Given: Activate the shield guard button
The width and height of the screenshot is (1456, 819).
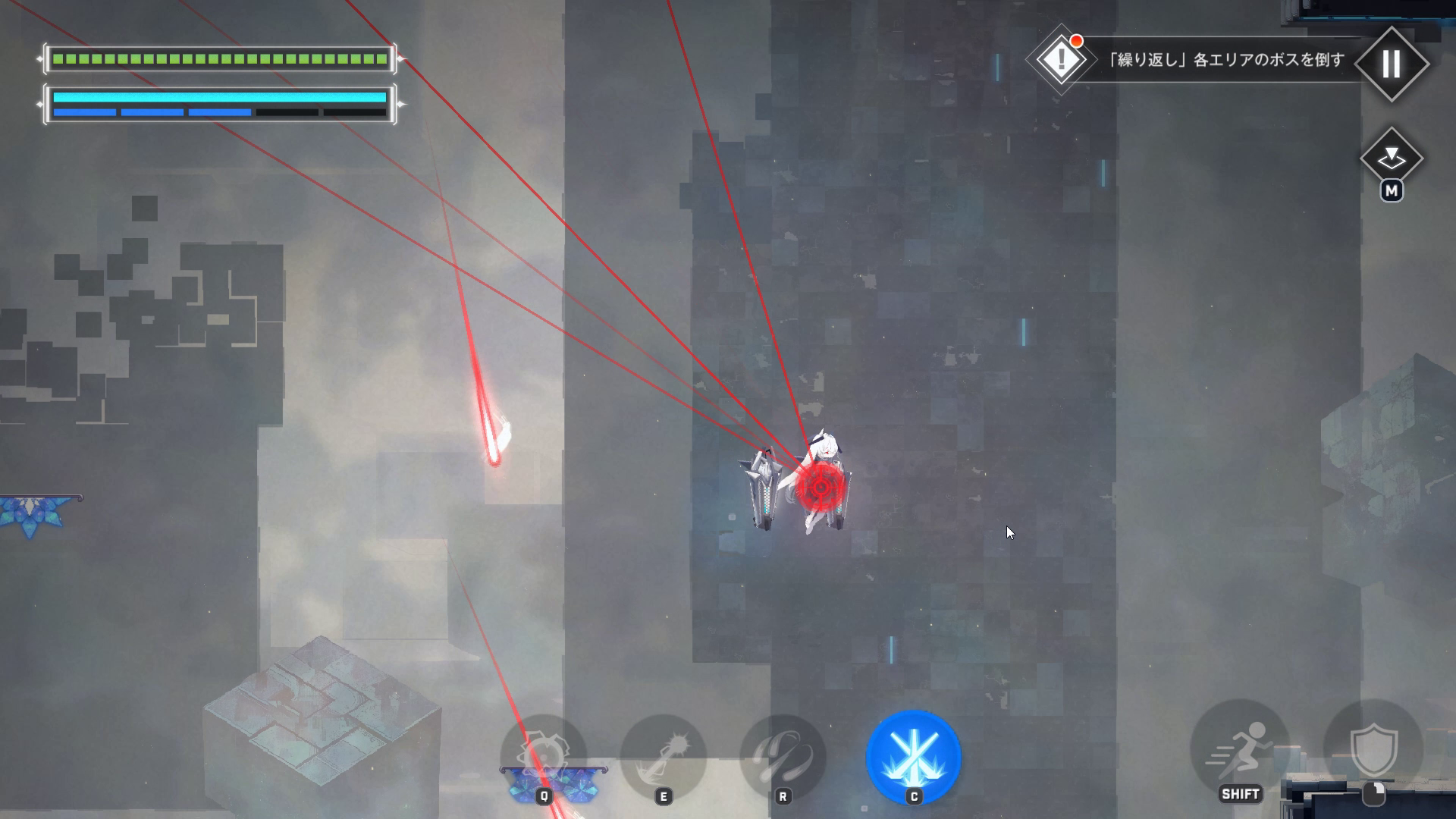Looking at the screenshot, I should coord(1373,748).
